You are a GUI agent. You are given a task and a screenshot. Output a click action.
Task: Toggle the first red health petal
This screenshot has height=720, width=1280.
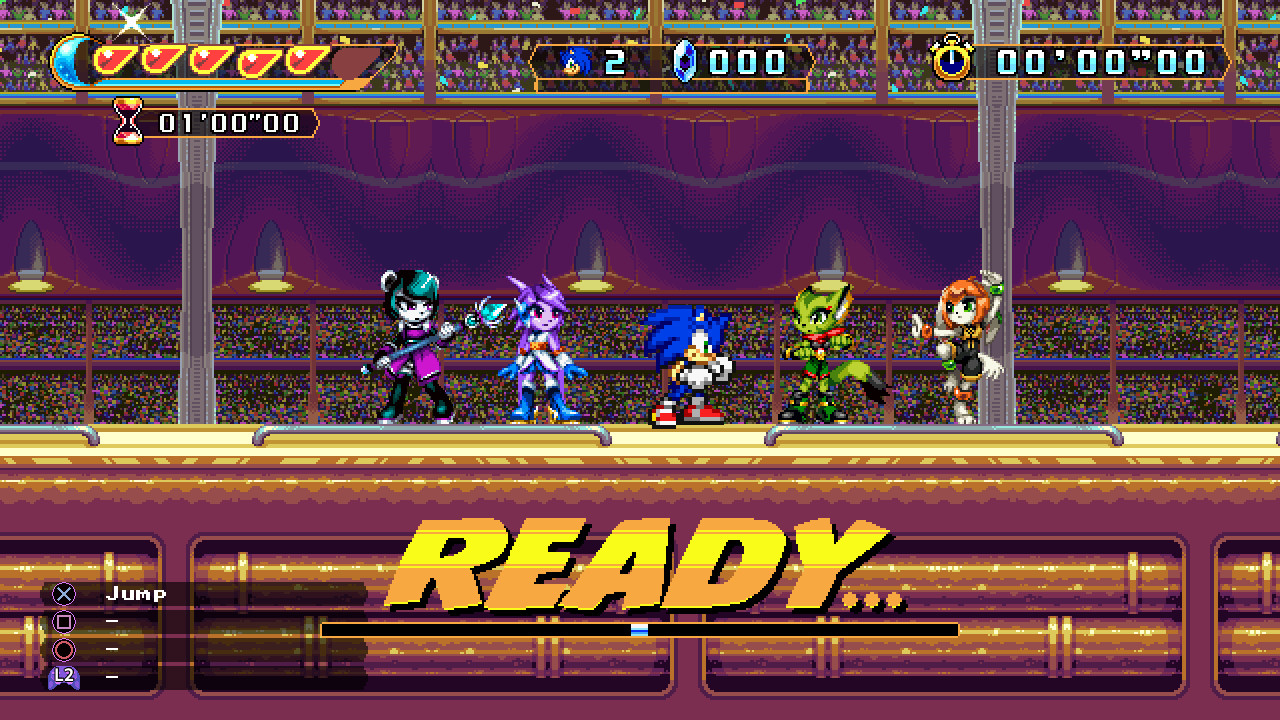point(116,60)
